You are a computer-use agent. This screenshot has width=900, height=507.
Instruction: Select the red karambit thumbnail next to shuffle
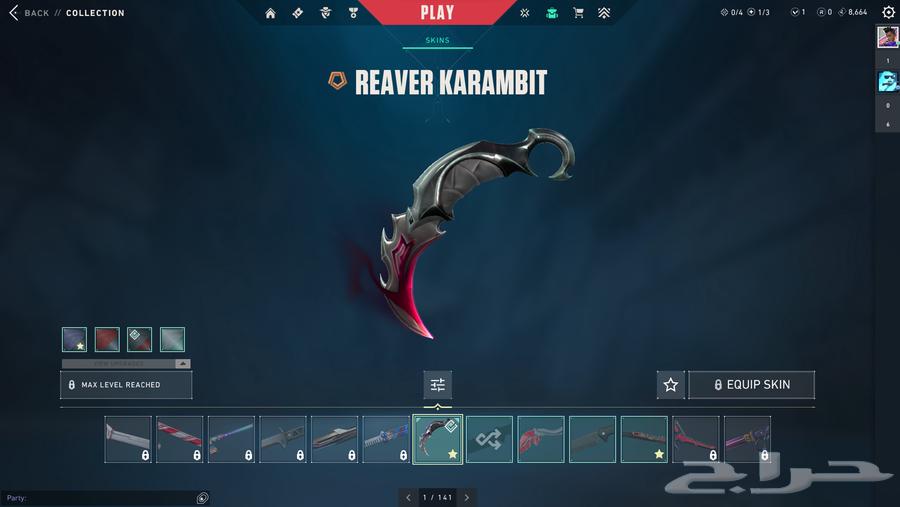point(541,439)
